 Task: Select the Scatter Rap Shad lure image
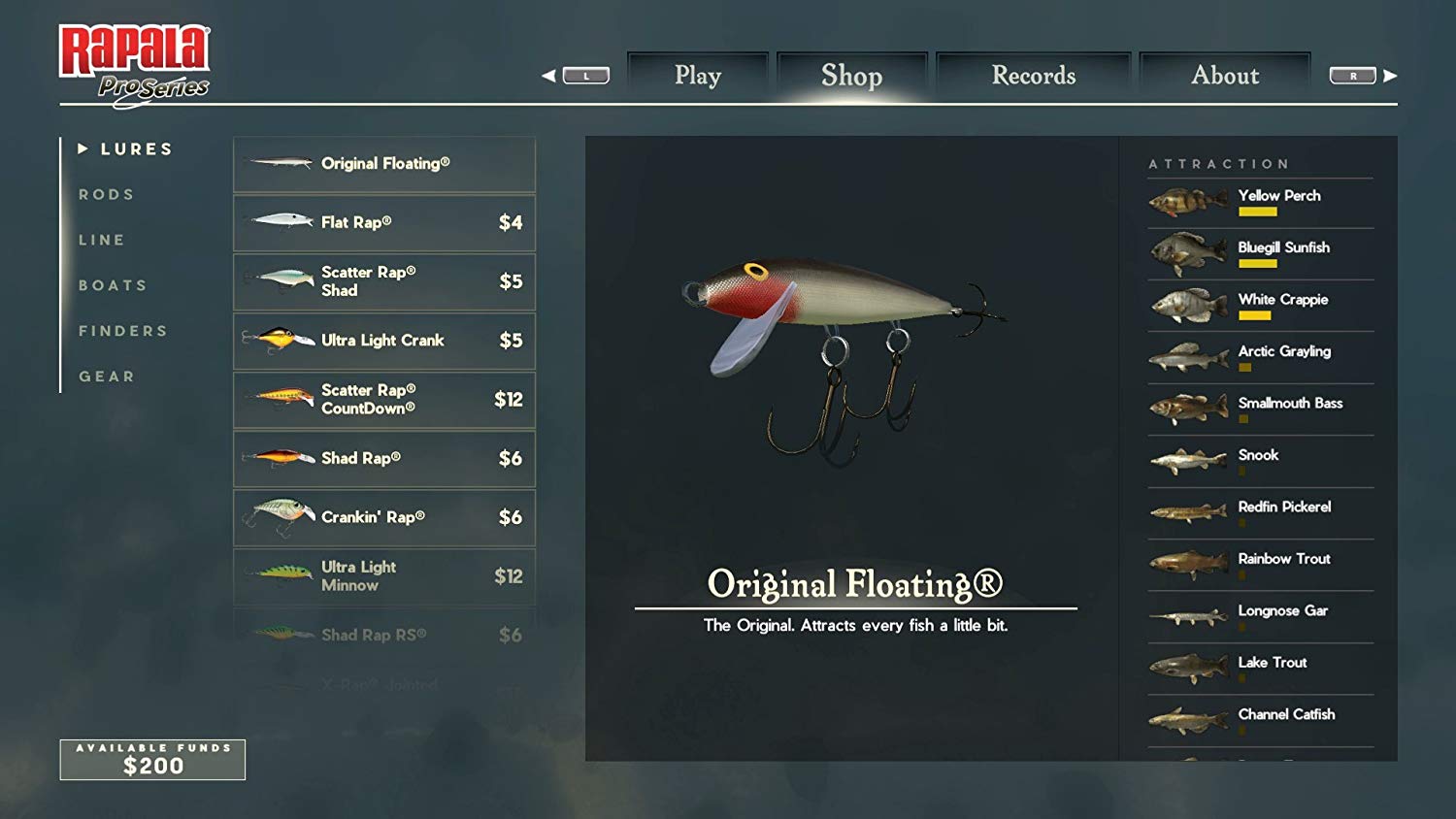tap(276, 281)
